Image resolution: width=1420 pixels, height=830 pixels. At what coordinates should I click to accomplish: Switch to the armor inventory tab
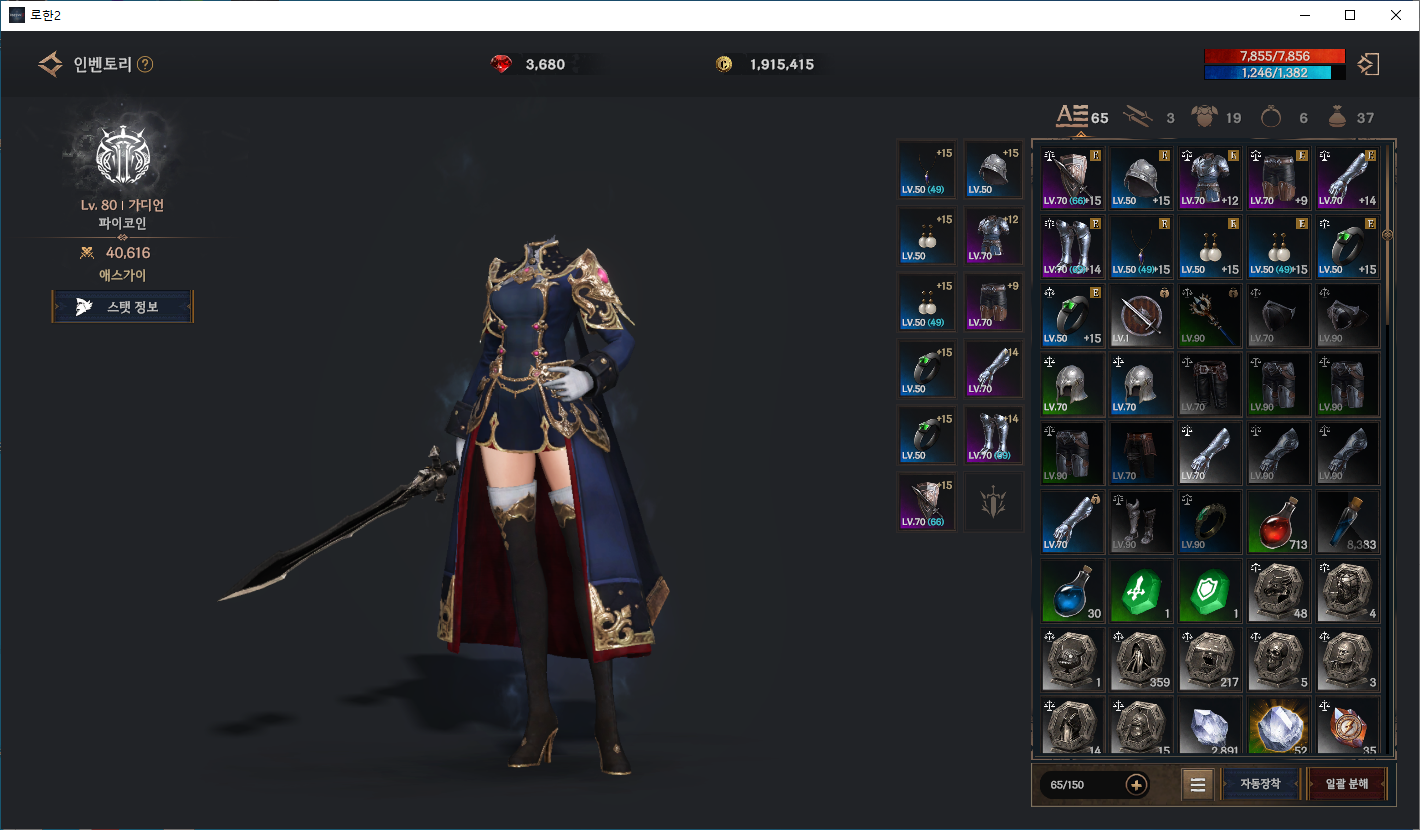[1204, 117]
